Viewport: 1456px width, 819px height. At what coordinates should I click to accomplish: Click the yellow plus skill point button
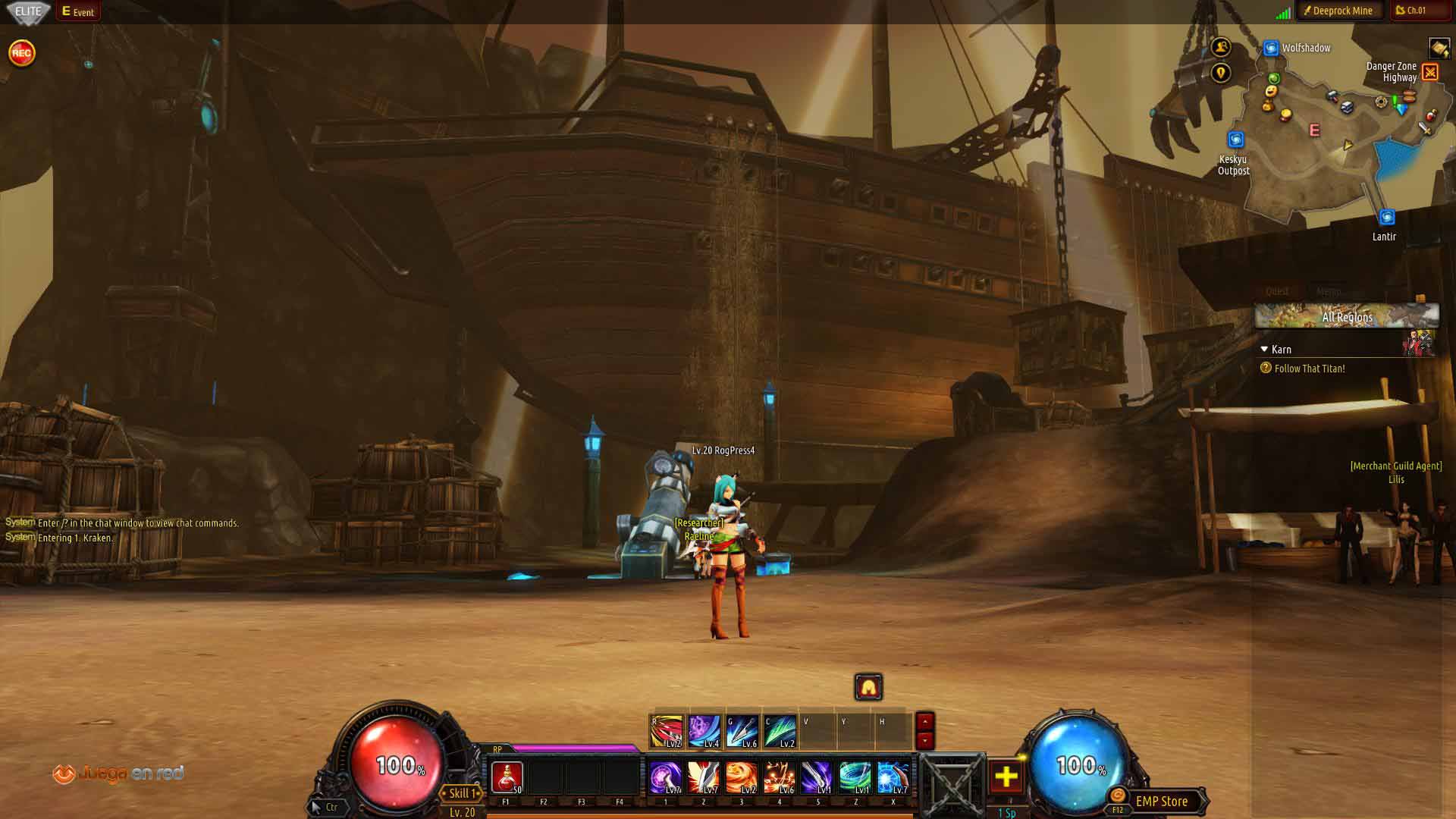[1006, 777]
